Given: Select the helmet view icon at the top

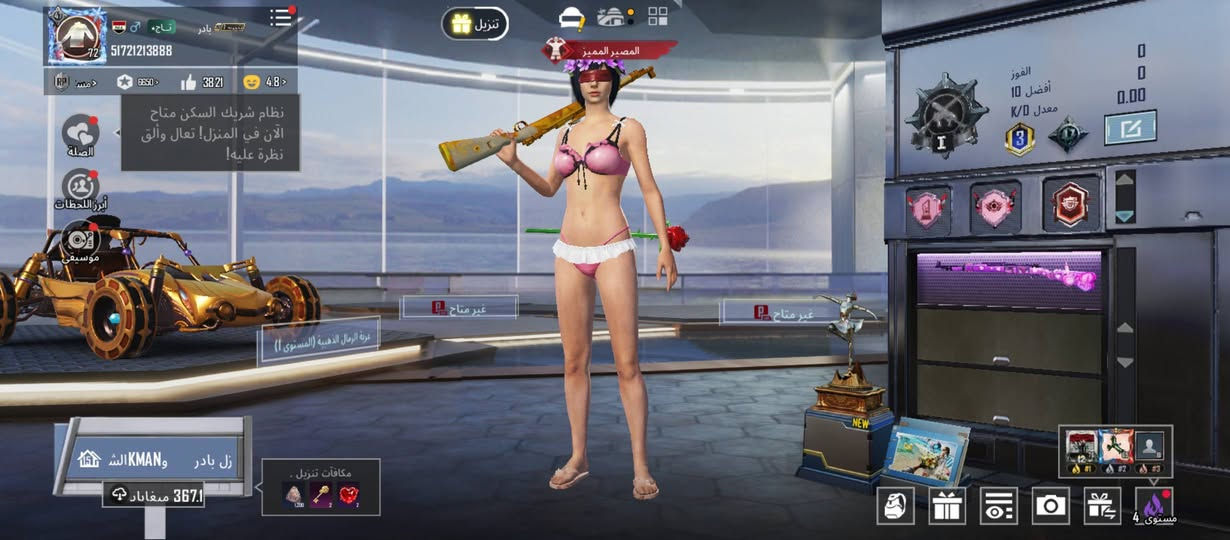Looking at the screenshot, I should [572, 18].
